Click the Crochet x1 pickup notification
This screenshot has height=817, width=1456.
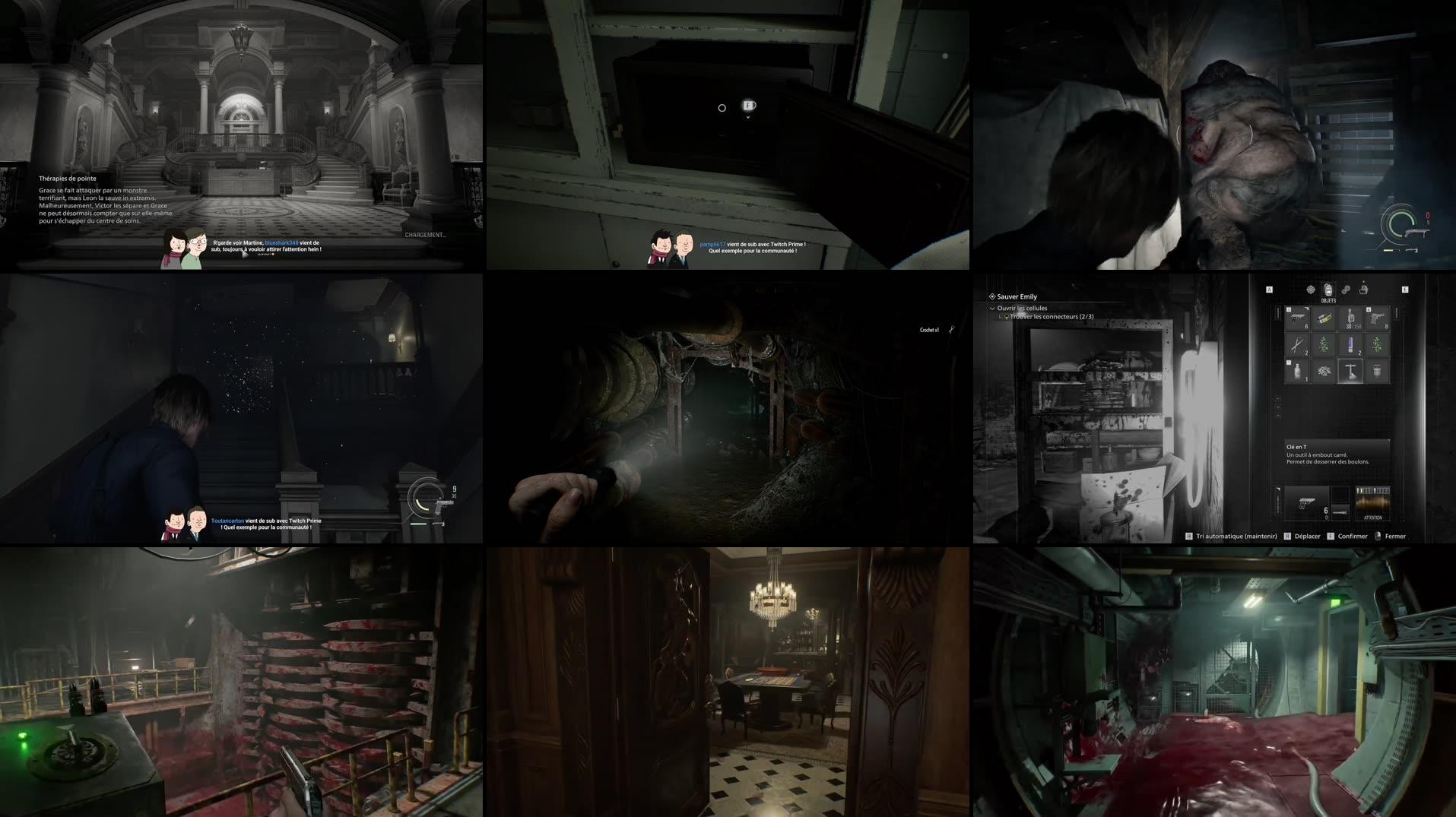[929, 329]
